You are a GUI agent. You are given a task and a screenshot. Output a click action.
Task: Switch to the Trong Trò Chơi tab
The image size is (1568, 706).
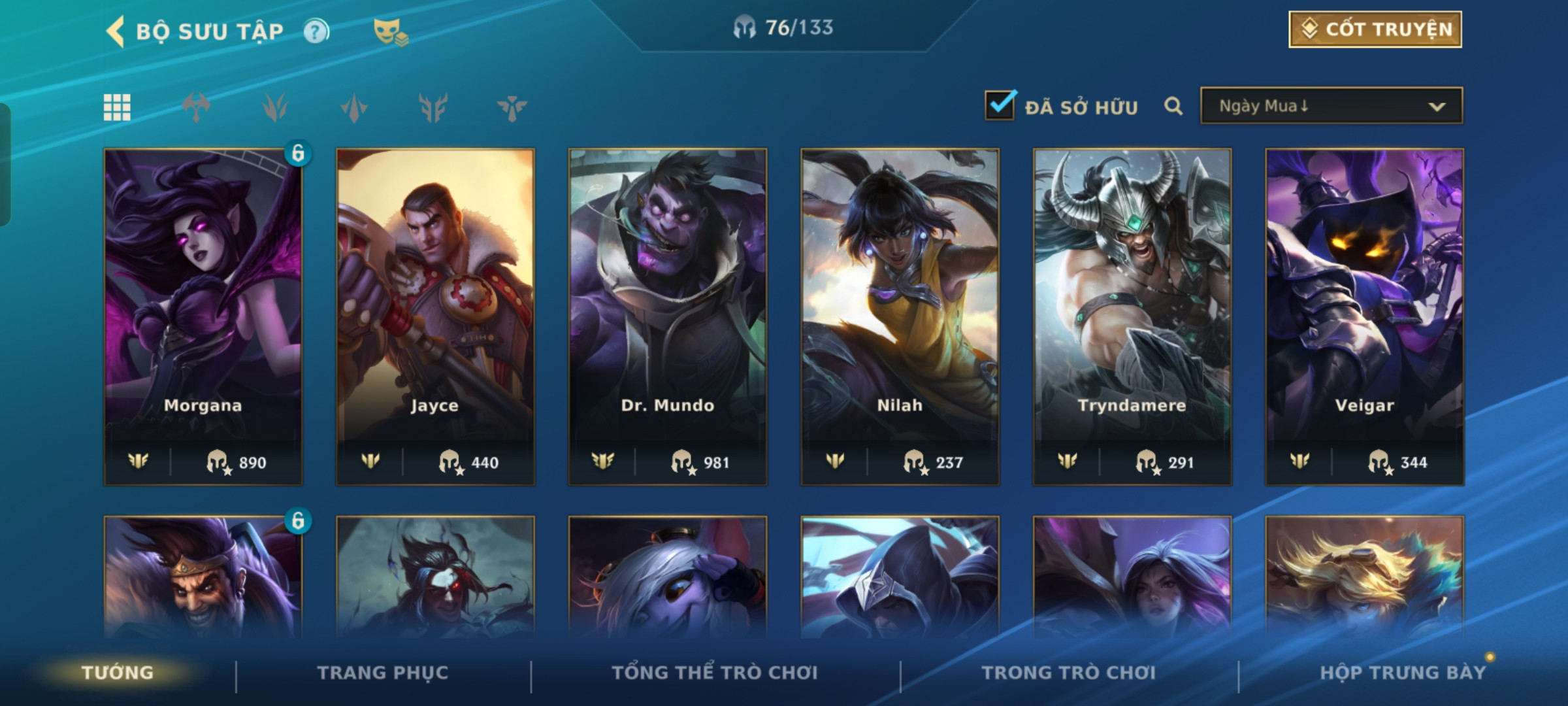tap(1069, 673)
